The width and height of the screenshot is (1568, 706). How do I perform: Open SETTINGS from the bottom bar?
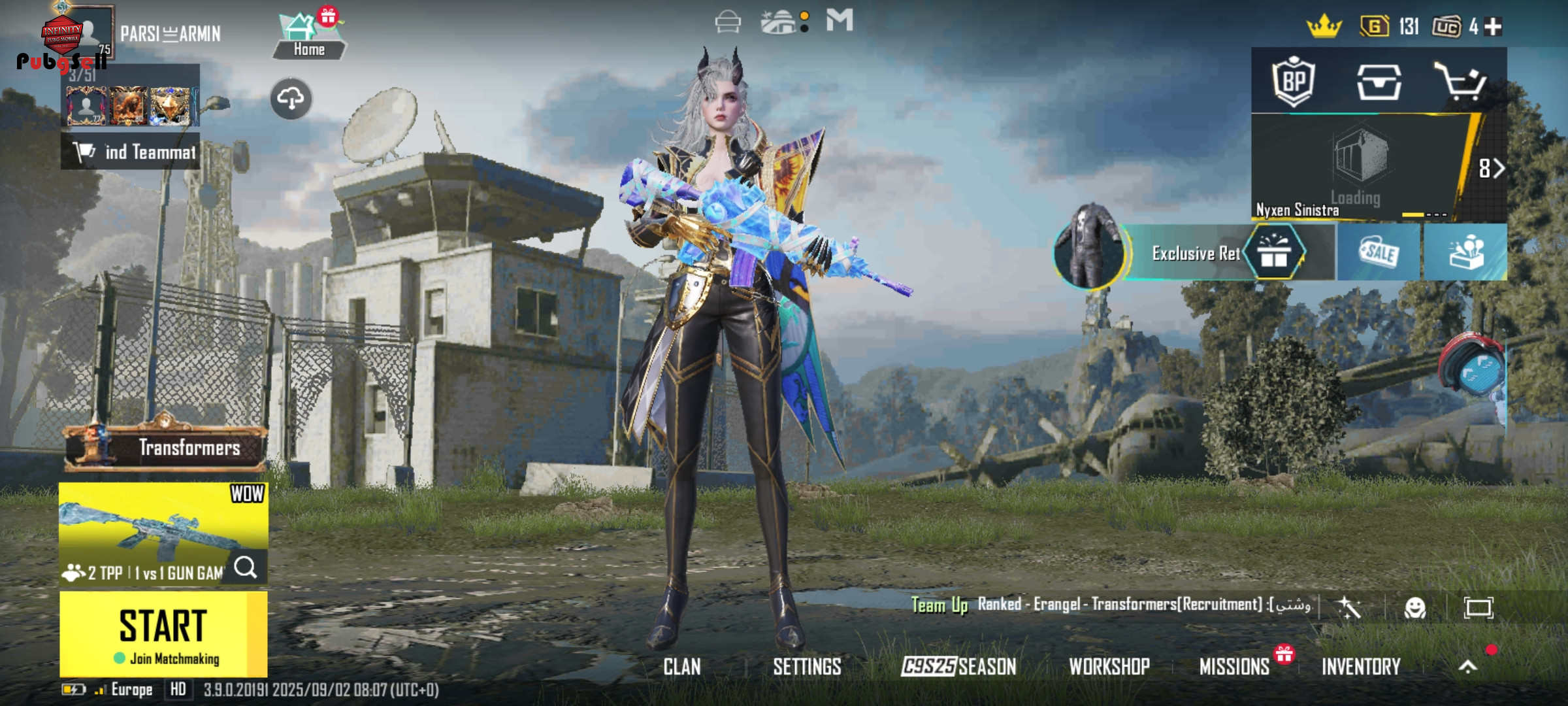(x=807, y=667)
